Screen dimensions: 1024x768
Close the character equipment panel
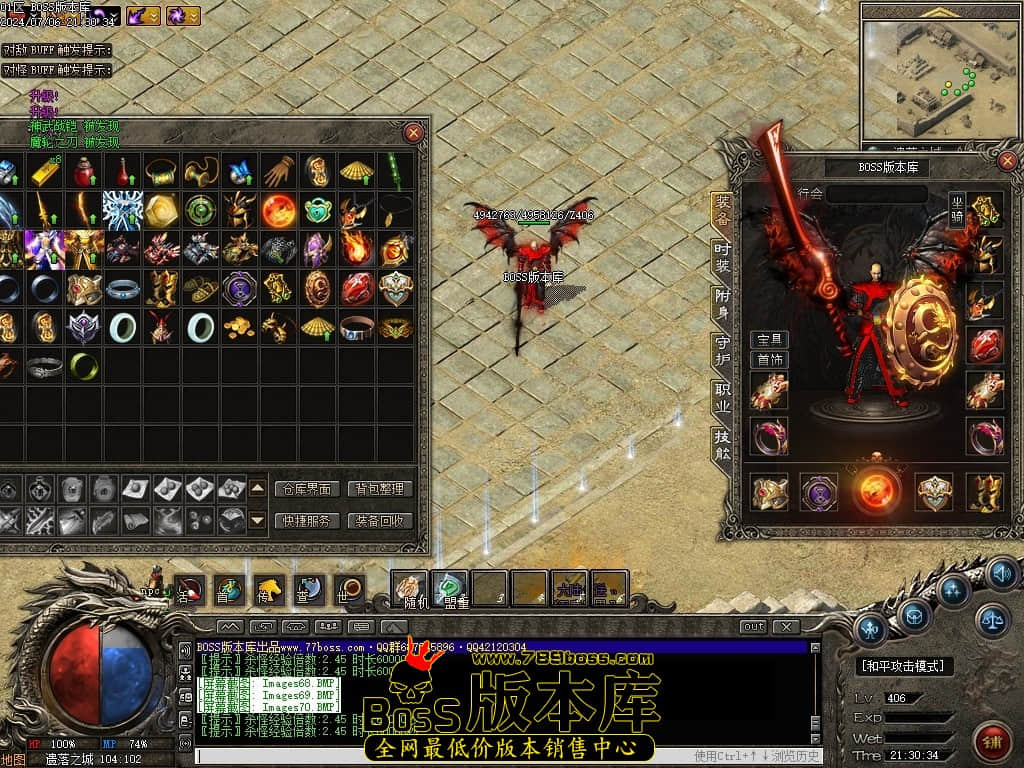pyautogui.click(x=1007, y=161)
